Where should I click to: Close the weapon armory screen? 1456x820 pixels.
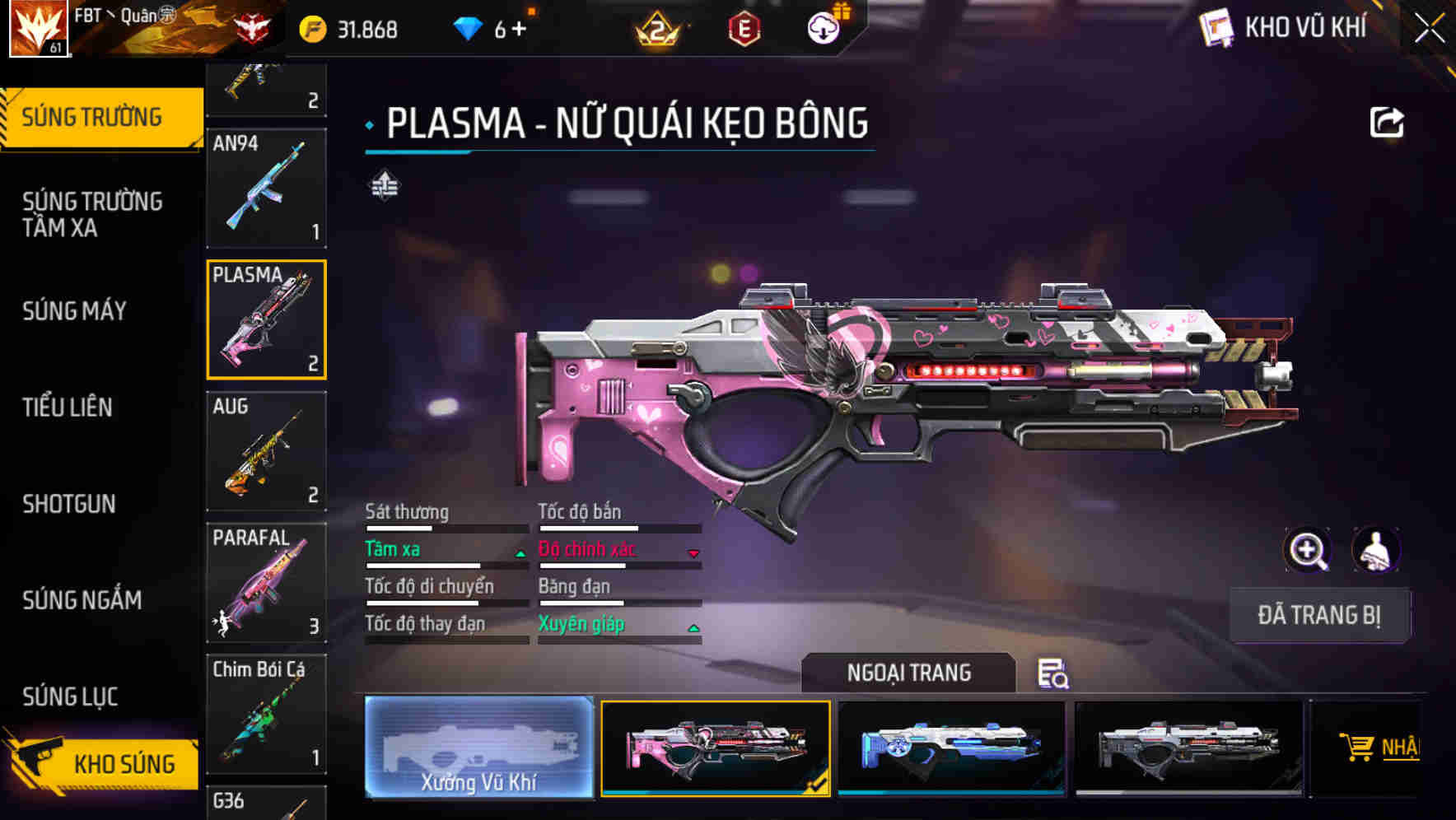click(1429, 29)
